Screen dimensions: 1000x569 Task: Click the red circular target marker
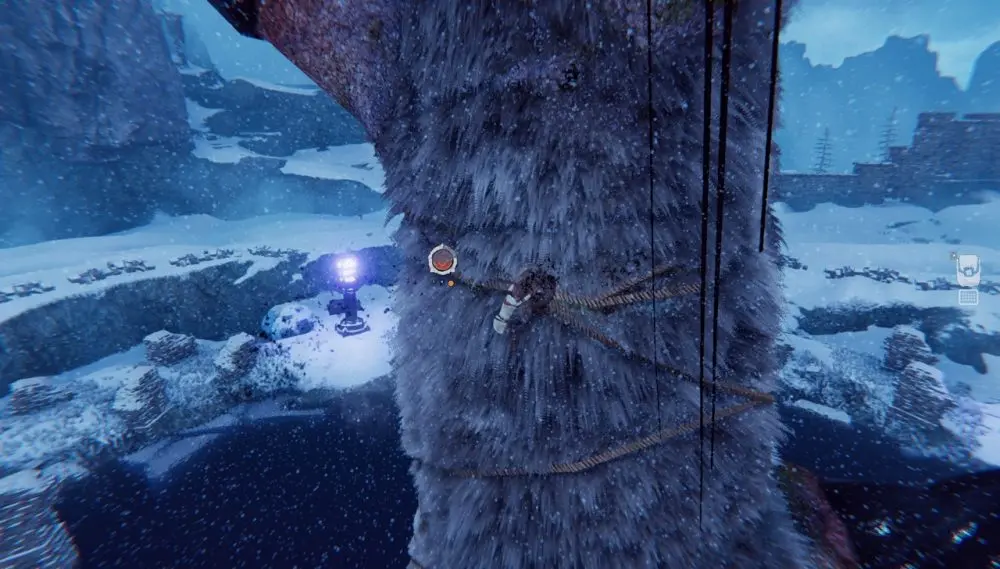pos(442,260)
